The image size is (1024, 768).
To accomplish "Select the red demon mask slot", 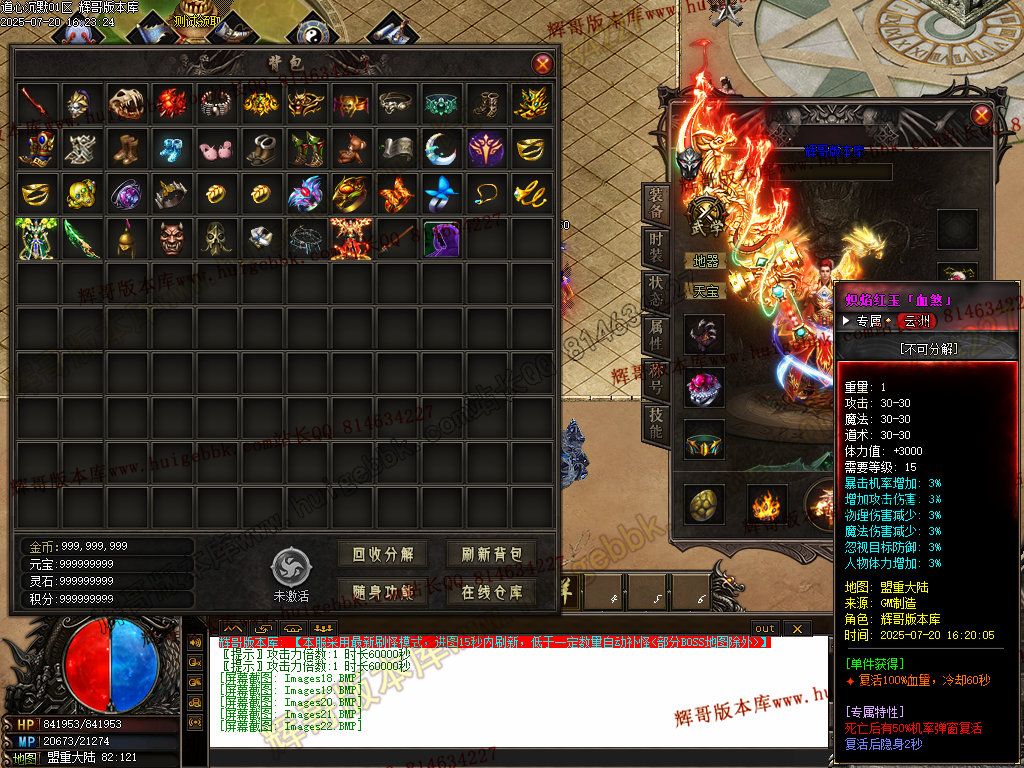I will coord(171,238).
